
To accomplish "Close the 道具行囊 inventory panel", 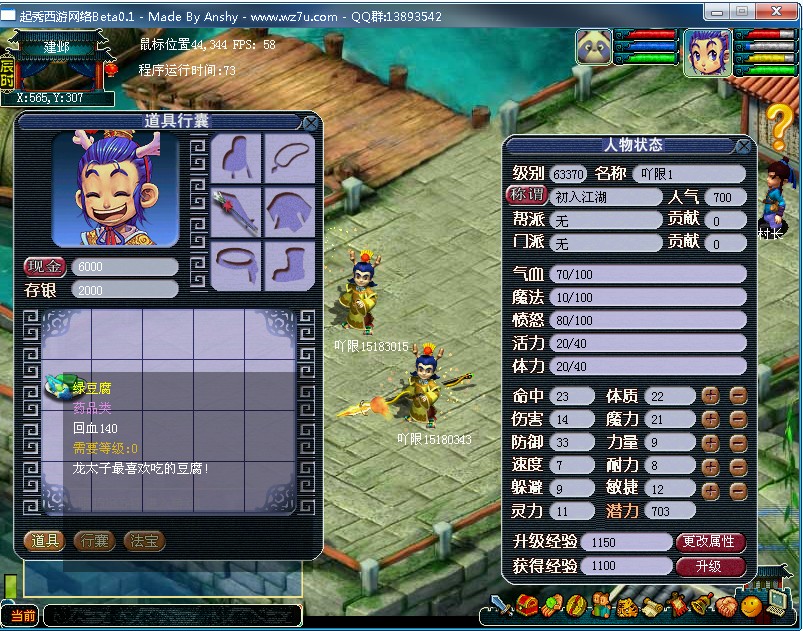I will pyautogui.click(x=311, y=123).
